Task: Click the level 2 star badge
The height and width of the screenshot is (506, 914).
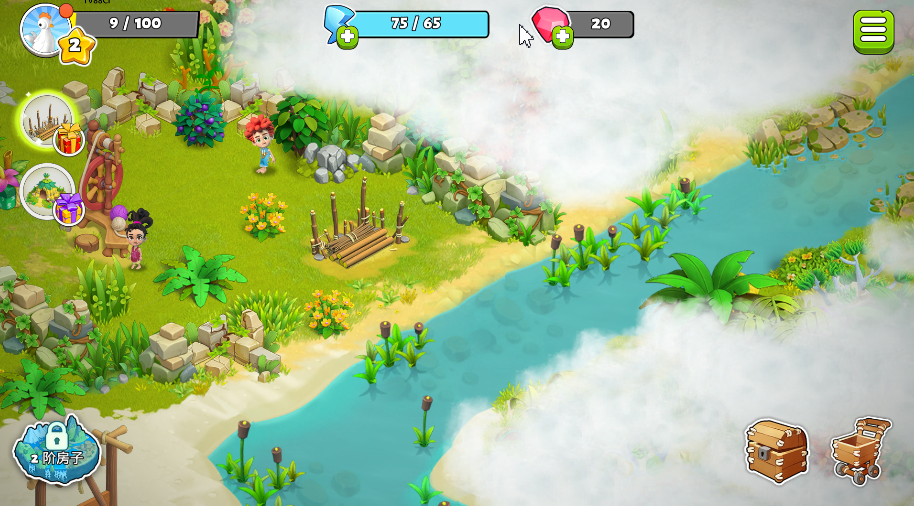Action: pyautogui.click(x=76, y=44)
